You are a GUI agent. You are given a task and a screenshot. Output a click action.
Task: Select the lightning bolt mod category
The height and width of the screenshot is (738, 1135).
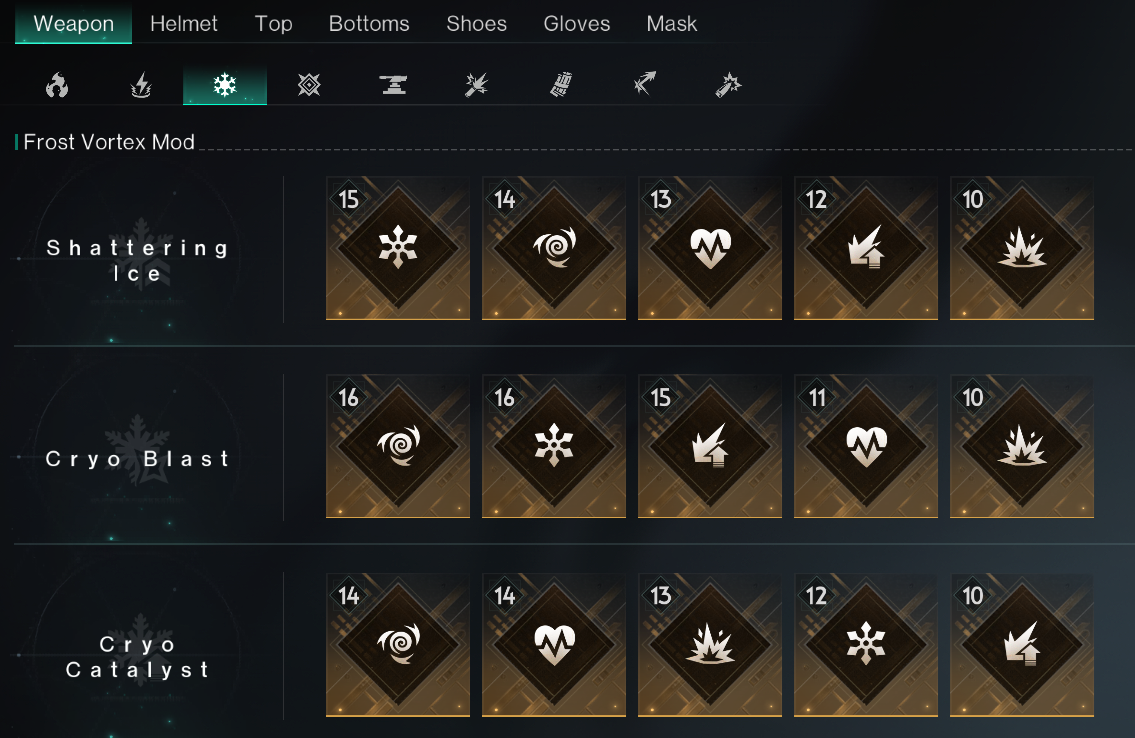click(141, 87)
